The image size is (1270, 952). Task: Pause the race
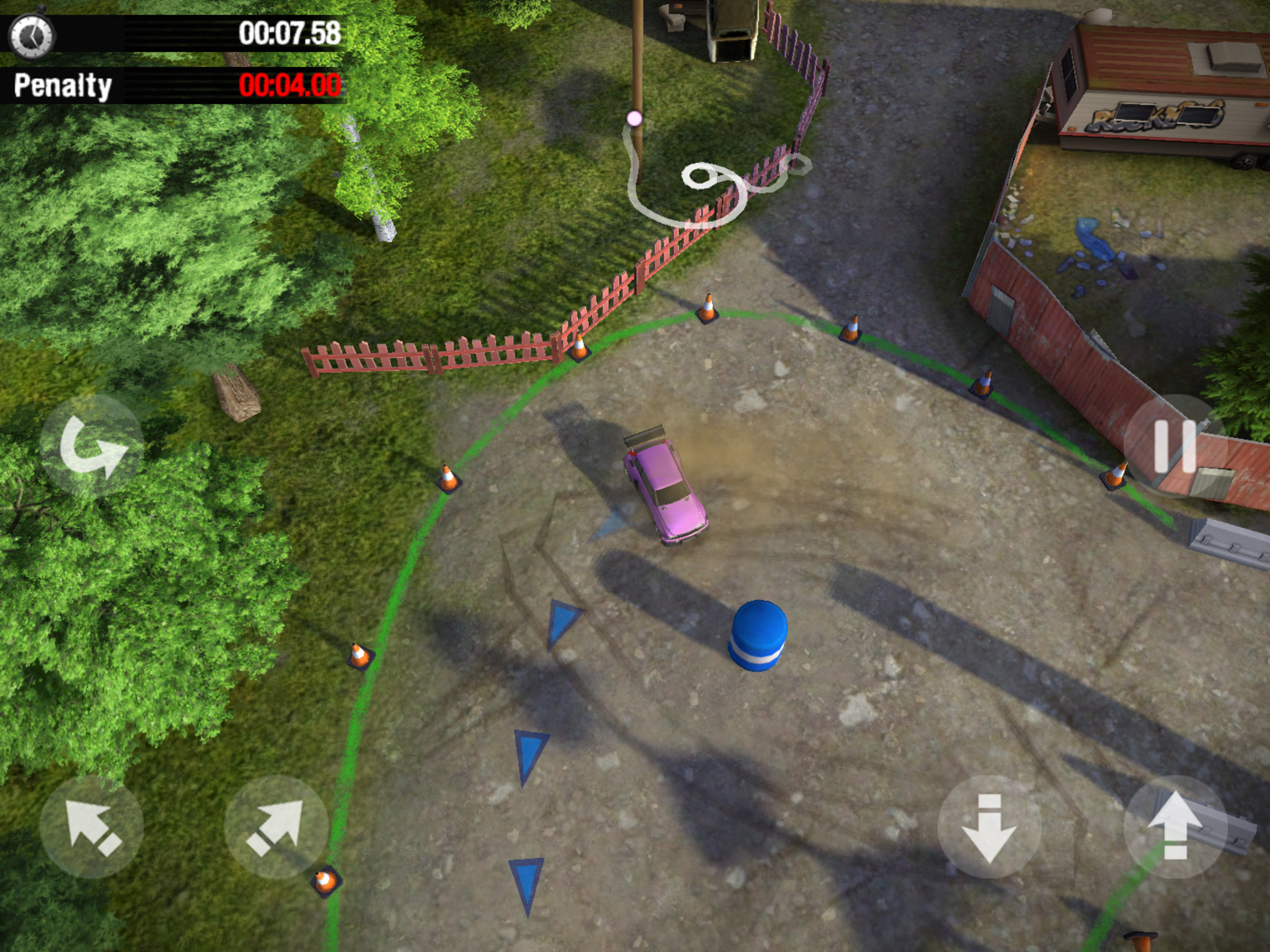pyautogui.click(x=1175, y=446)
